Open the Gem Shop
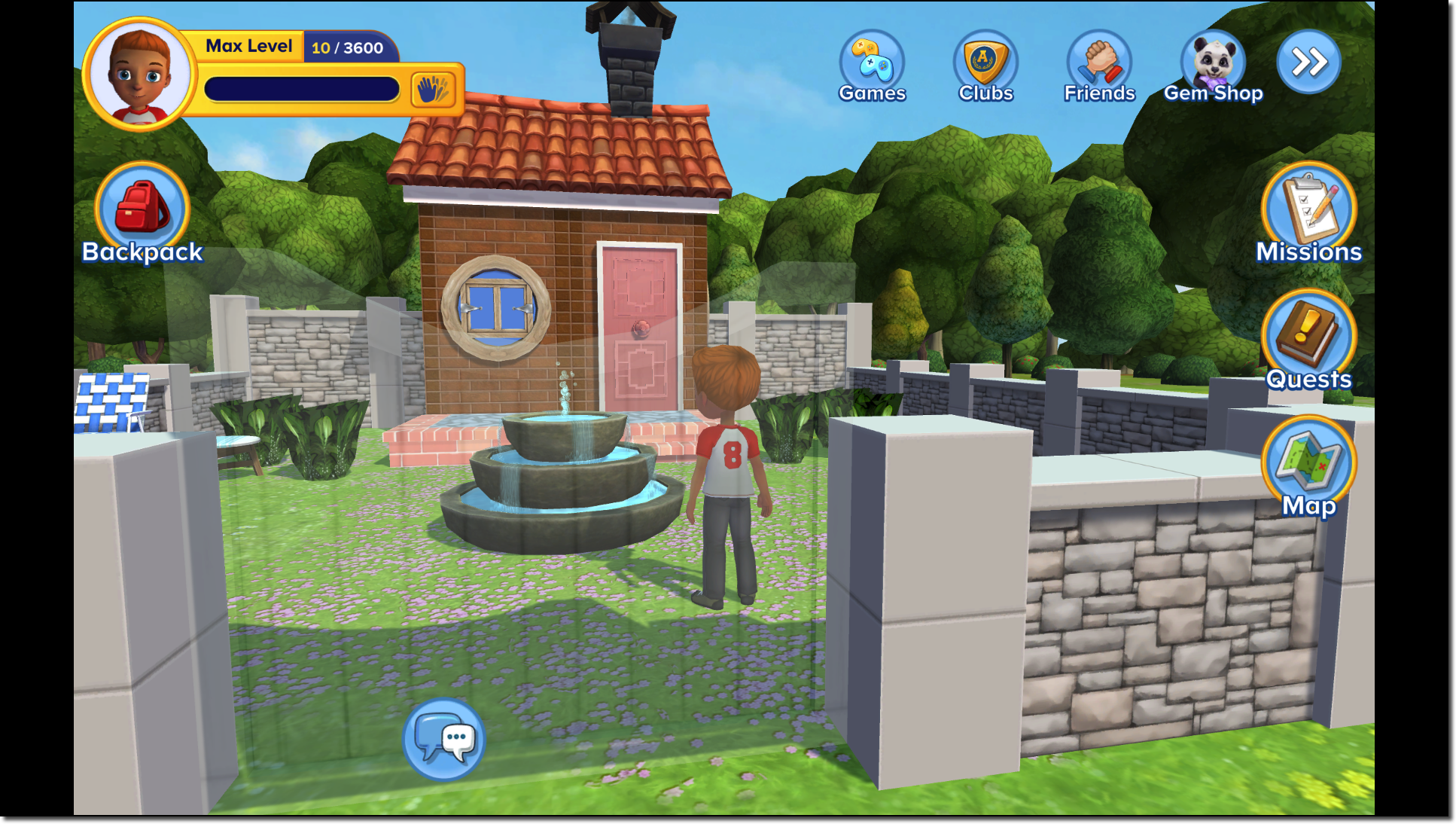This screenshot has height=824, width=1456. [x=1214, y=60]
